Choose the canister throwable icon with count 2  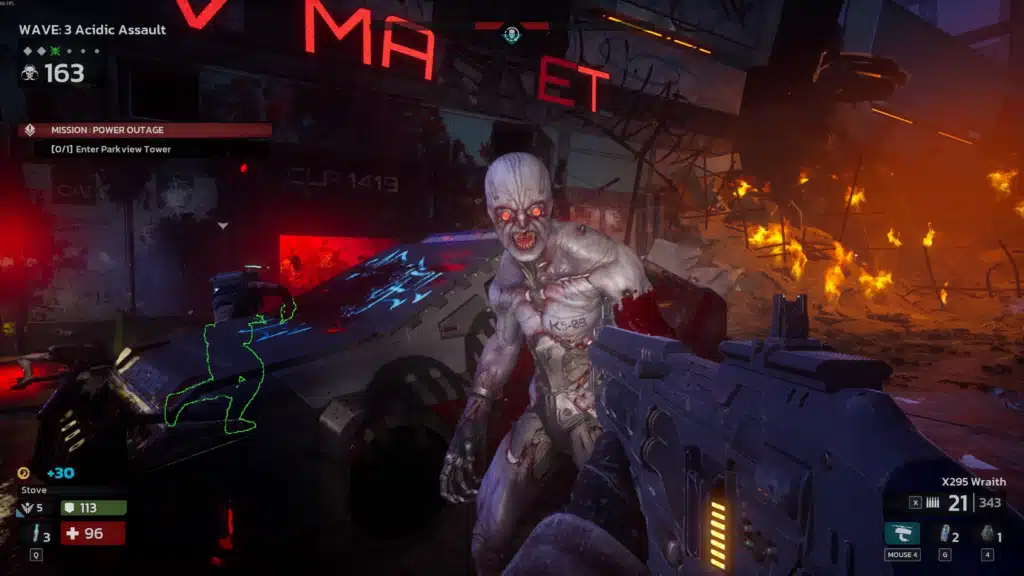pos(943,534)
